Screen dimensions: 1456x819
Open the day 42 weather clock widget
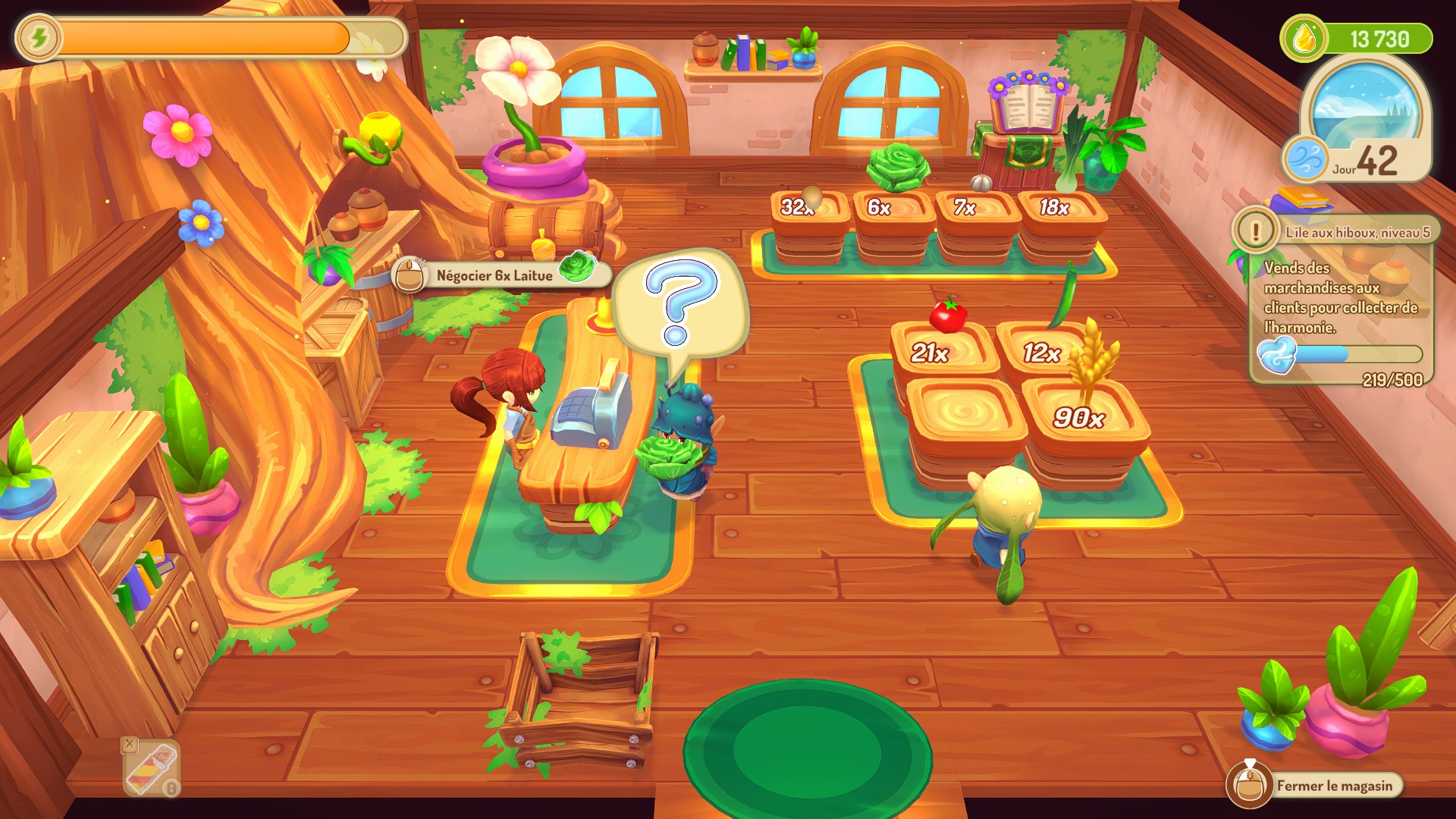pyautogui.click(x=1363, y=121)
